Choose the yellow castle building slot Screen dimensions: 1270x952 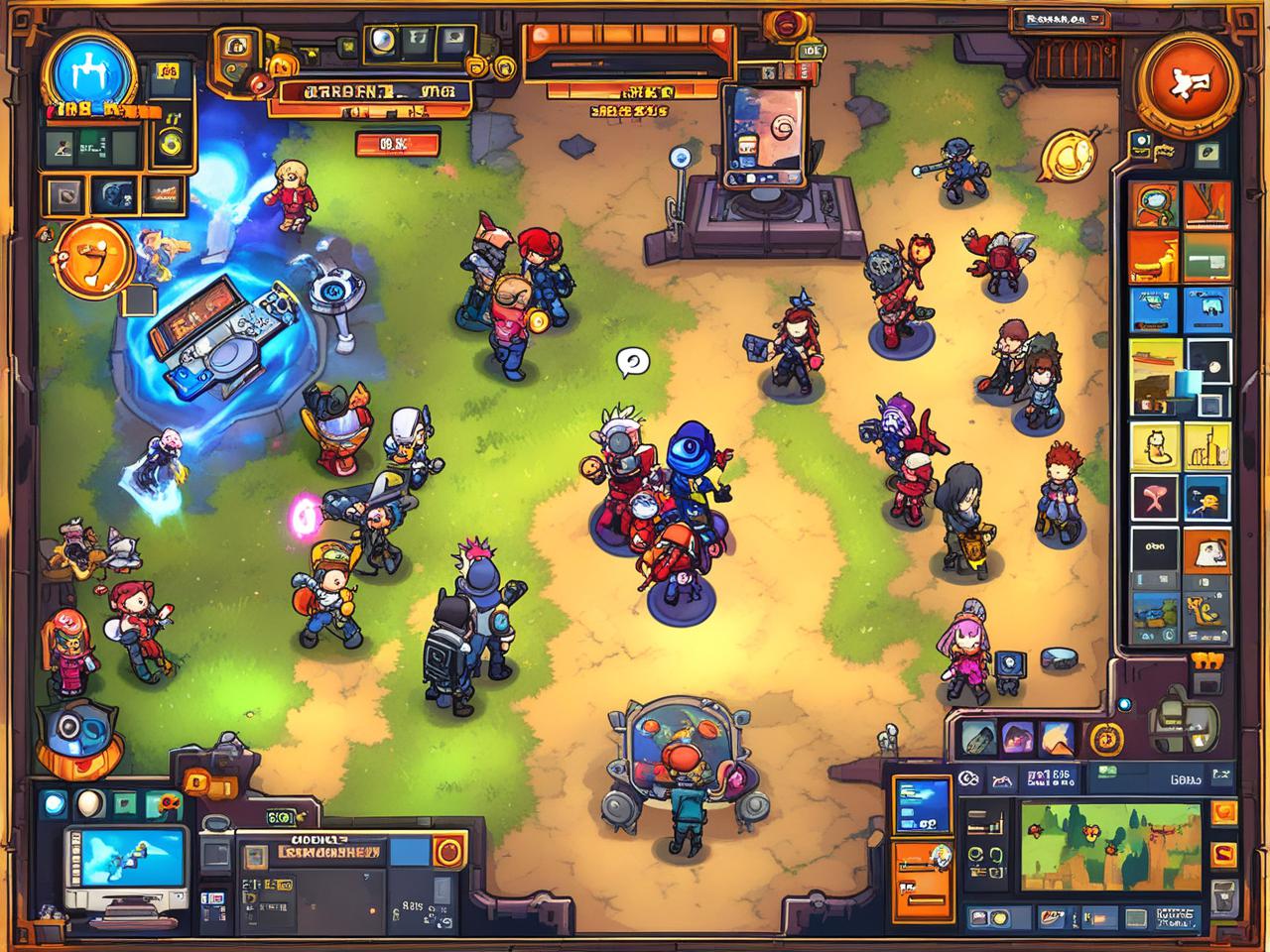click(x=1207, y=445)
